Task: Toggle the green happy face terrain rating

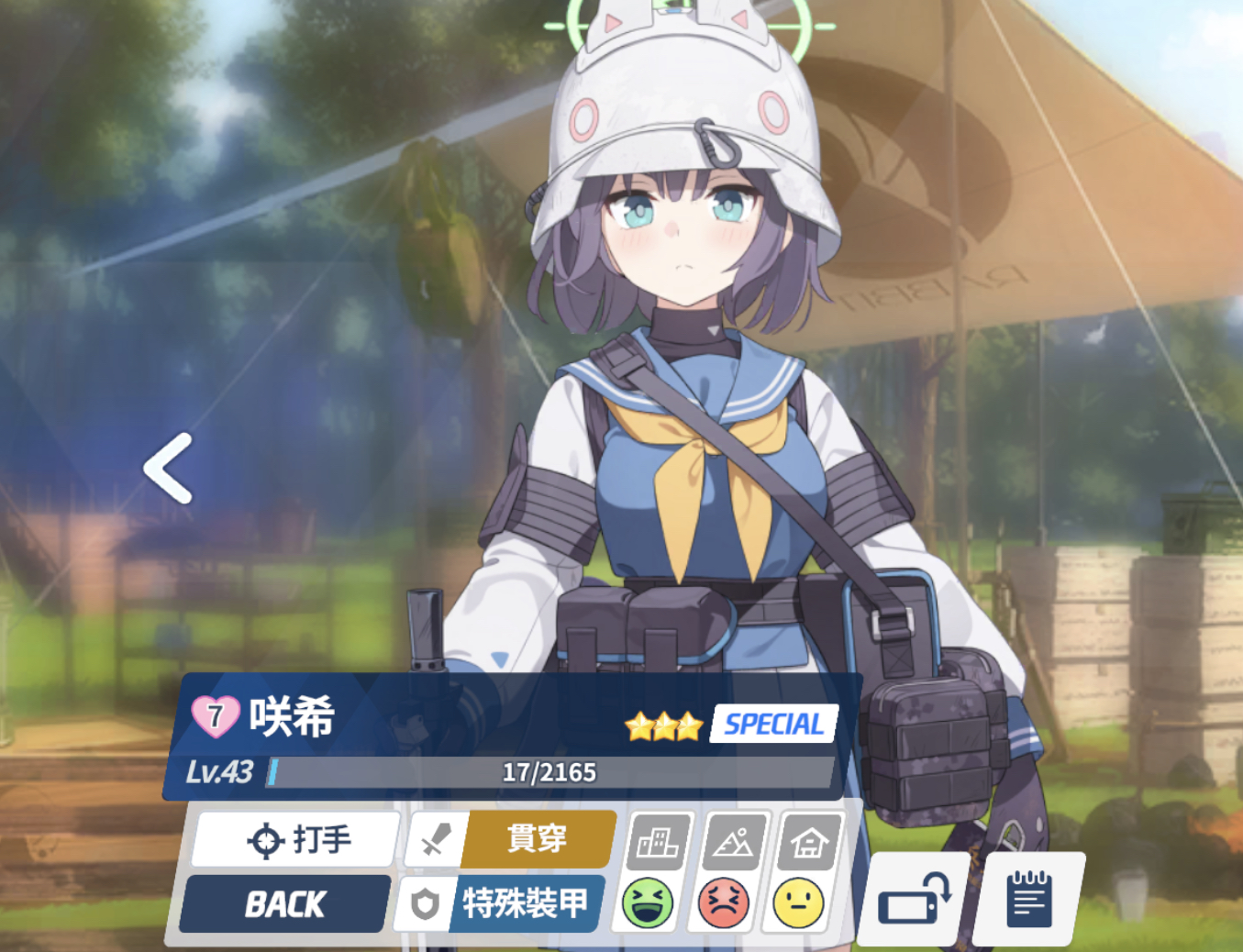Action: click(646, 903)
